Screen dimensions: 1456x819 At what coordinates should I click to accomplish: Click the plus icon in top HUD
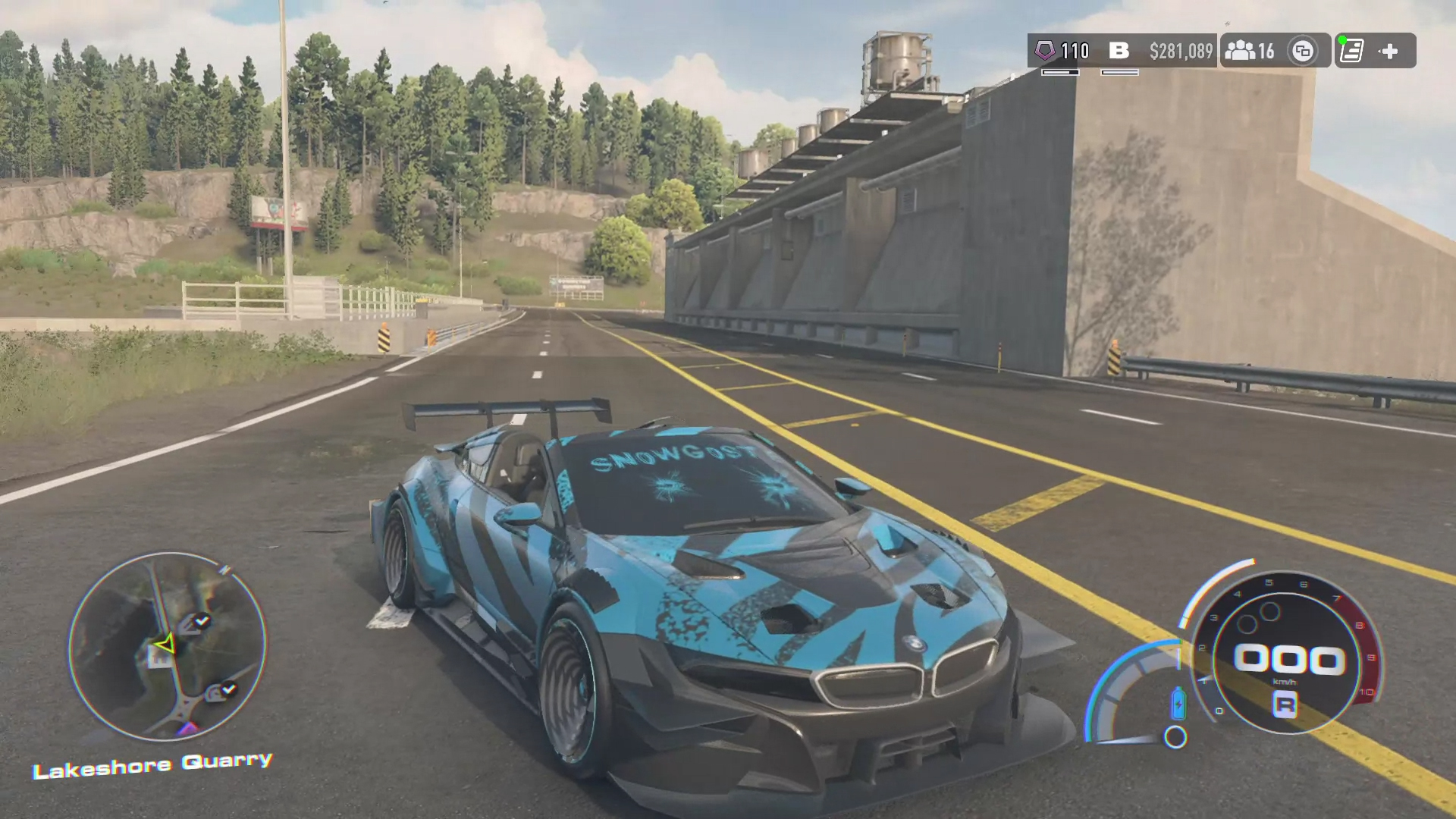(1389, 51)
